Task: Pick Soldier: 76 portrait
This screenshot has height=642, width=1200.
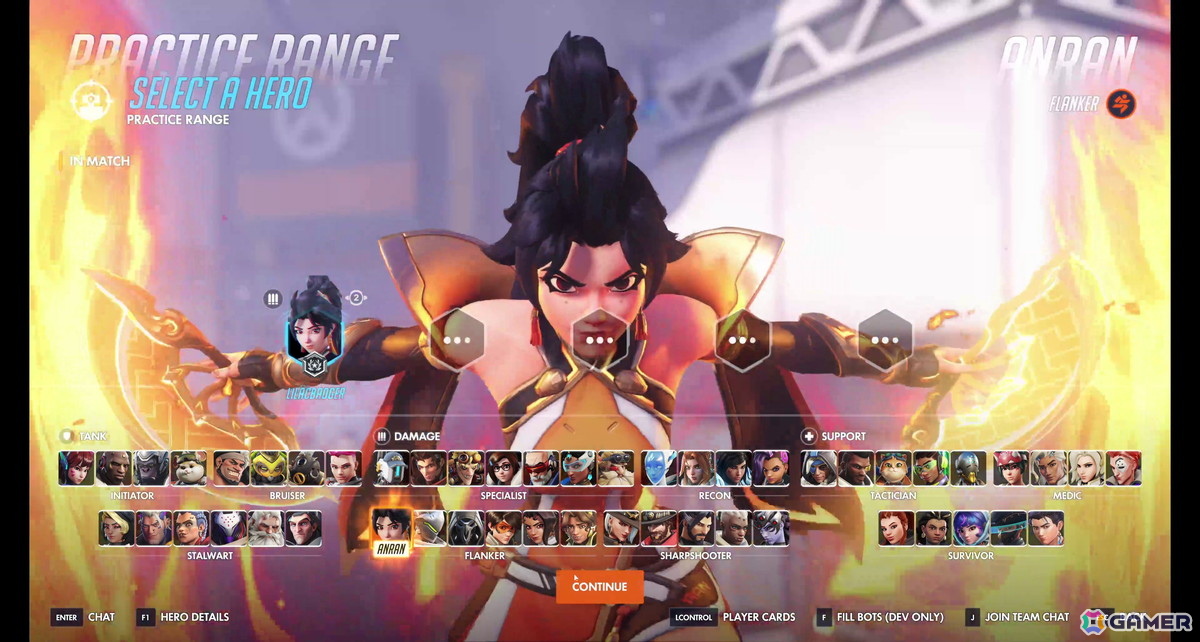Action: pyautogui.click(x=541, y=468)
